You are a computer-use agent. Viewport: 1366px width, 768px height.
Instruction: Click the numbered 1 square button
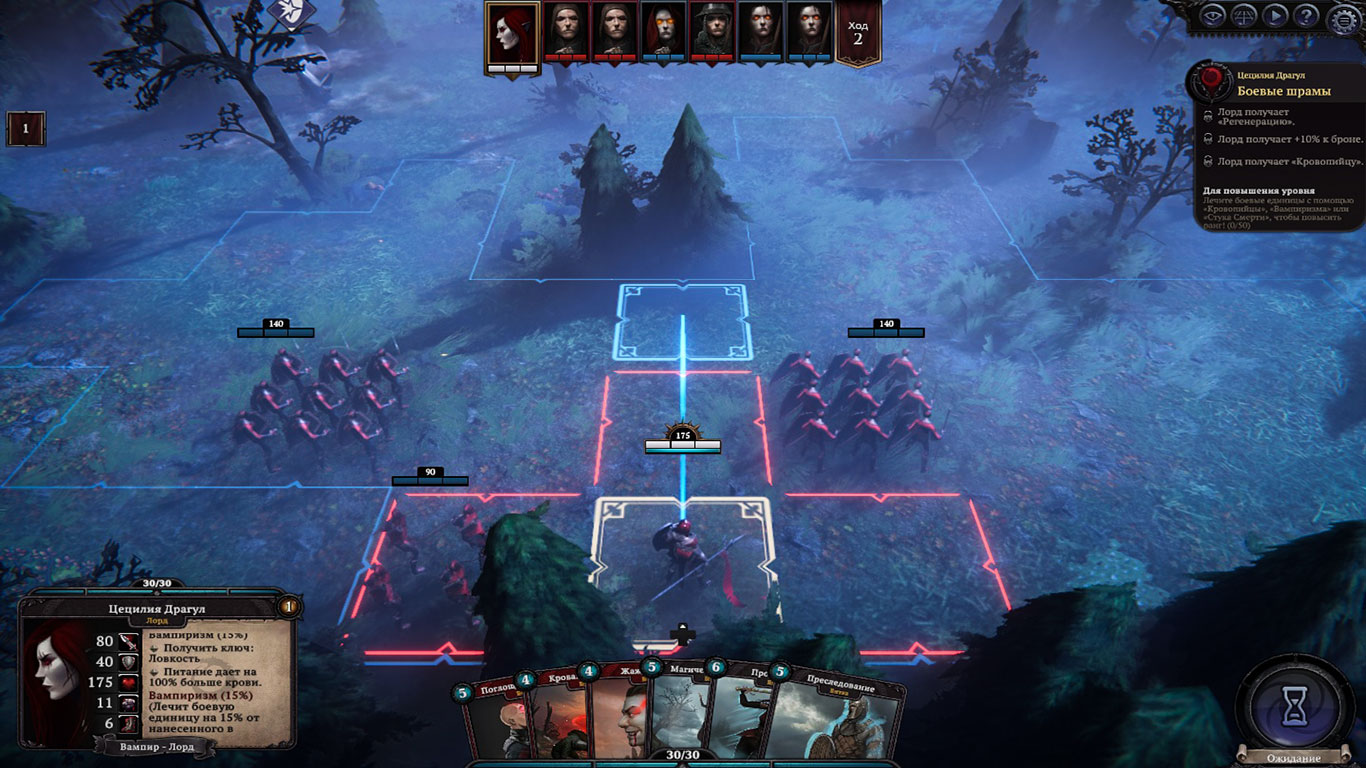click(x=25, y=129)
